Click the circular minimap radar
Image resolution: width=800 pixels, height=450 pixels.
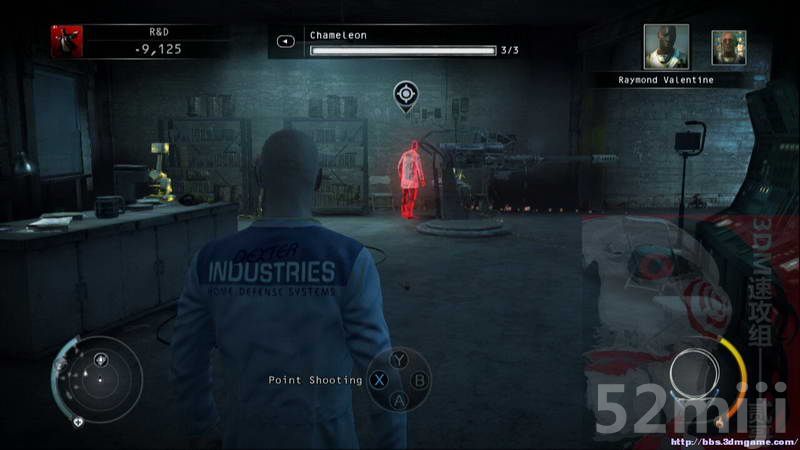(98, 378)
